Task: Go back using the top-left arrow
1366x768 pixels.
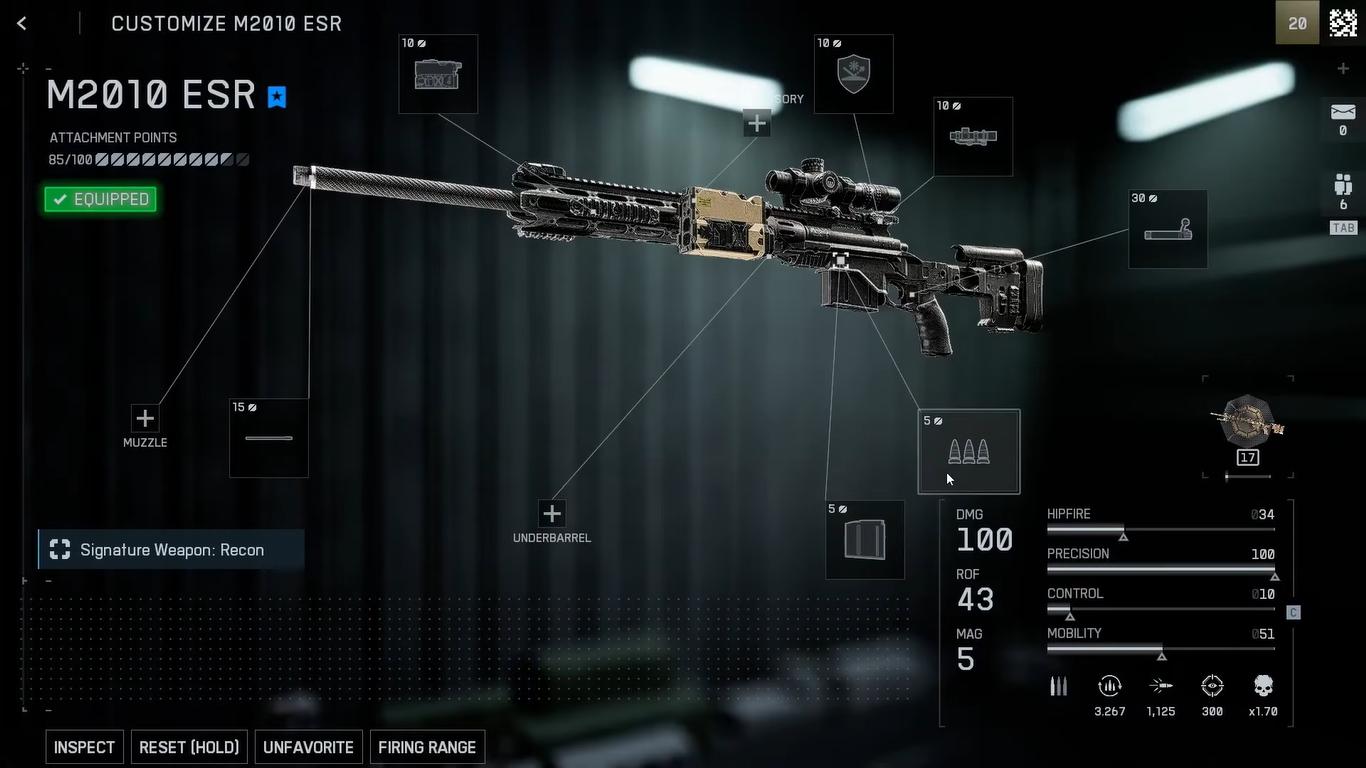Action: [x=22, y=23]
